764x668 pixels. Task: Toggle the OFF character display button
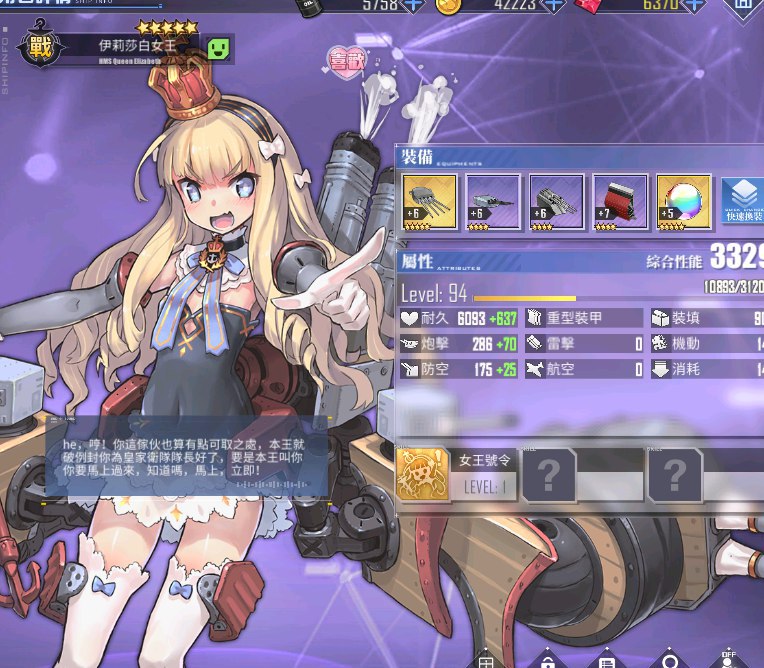(x=726, y=658)
